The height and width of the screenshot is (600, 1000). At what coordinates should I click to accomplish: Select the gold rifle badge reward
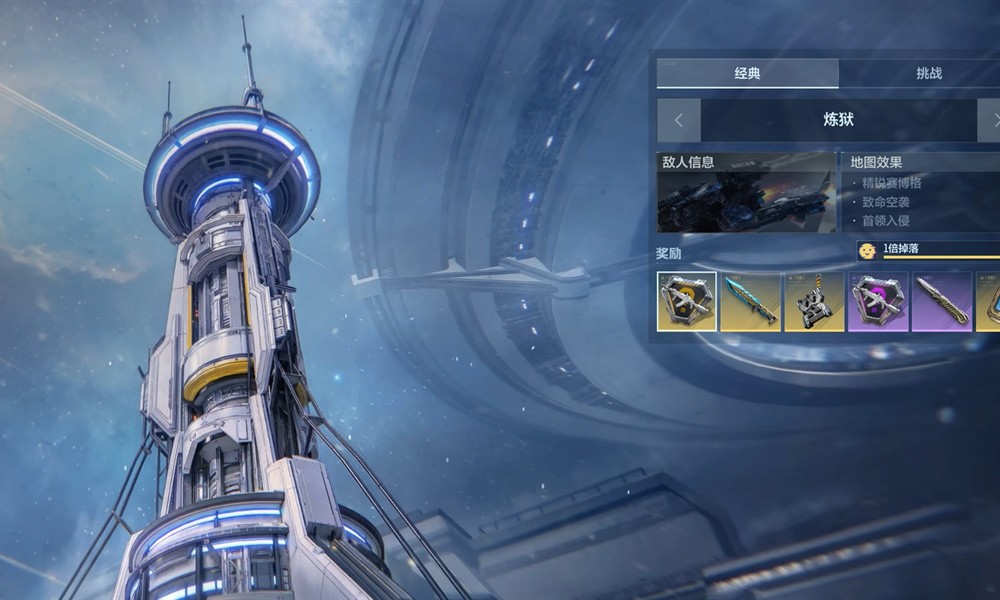686,301
